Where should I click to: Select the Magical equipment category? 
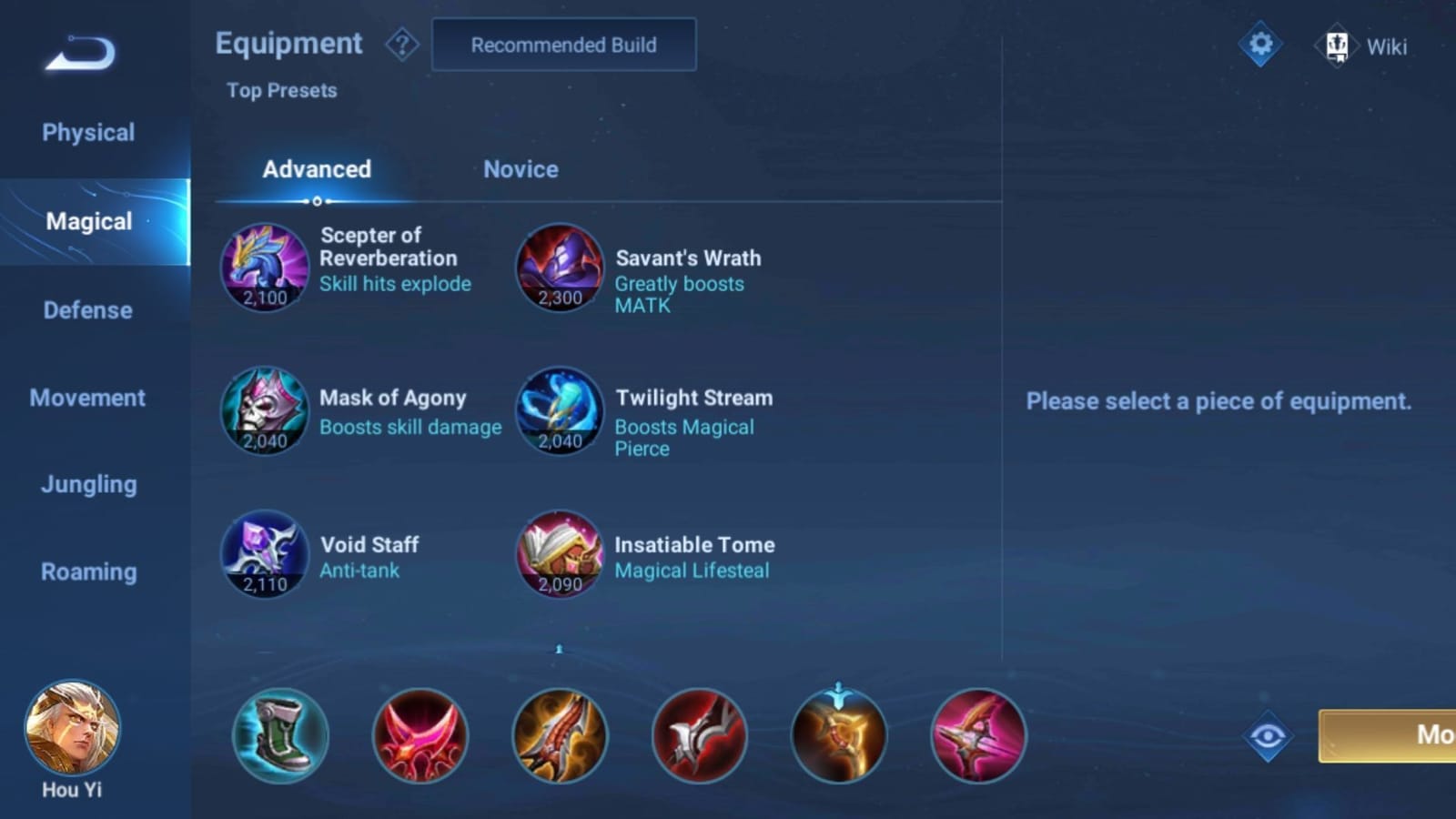pyautogui.click(x=87, y=221)
